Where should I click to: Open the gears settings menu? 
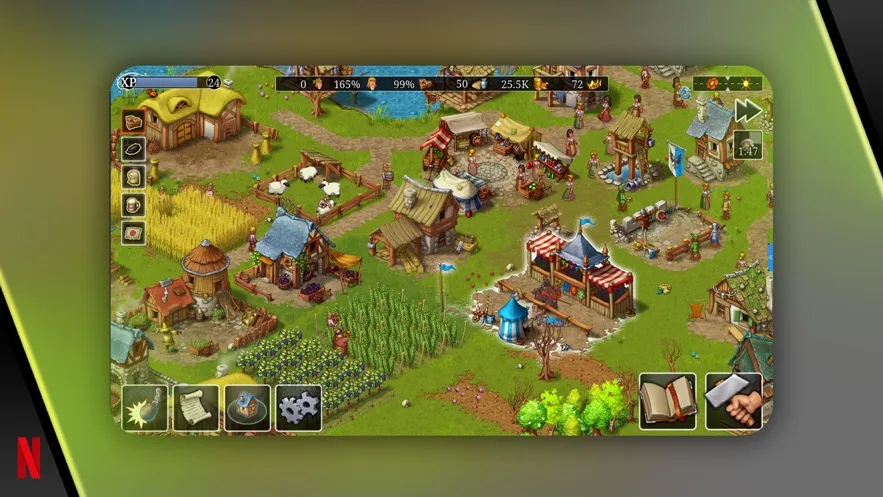point(298,407)
